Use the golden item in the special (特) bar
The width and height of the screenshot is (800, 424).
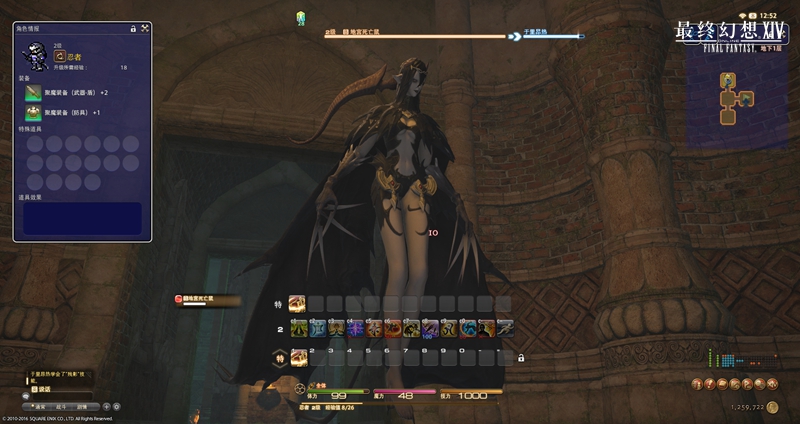pos(296,302)
